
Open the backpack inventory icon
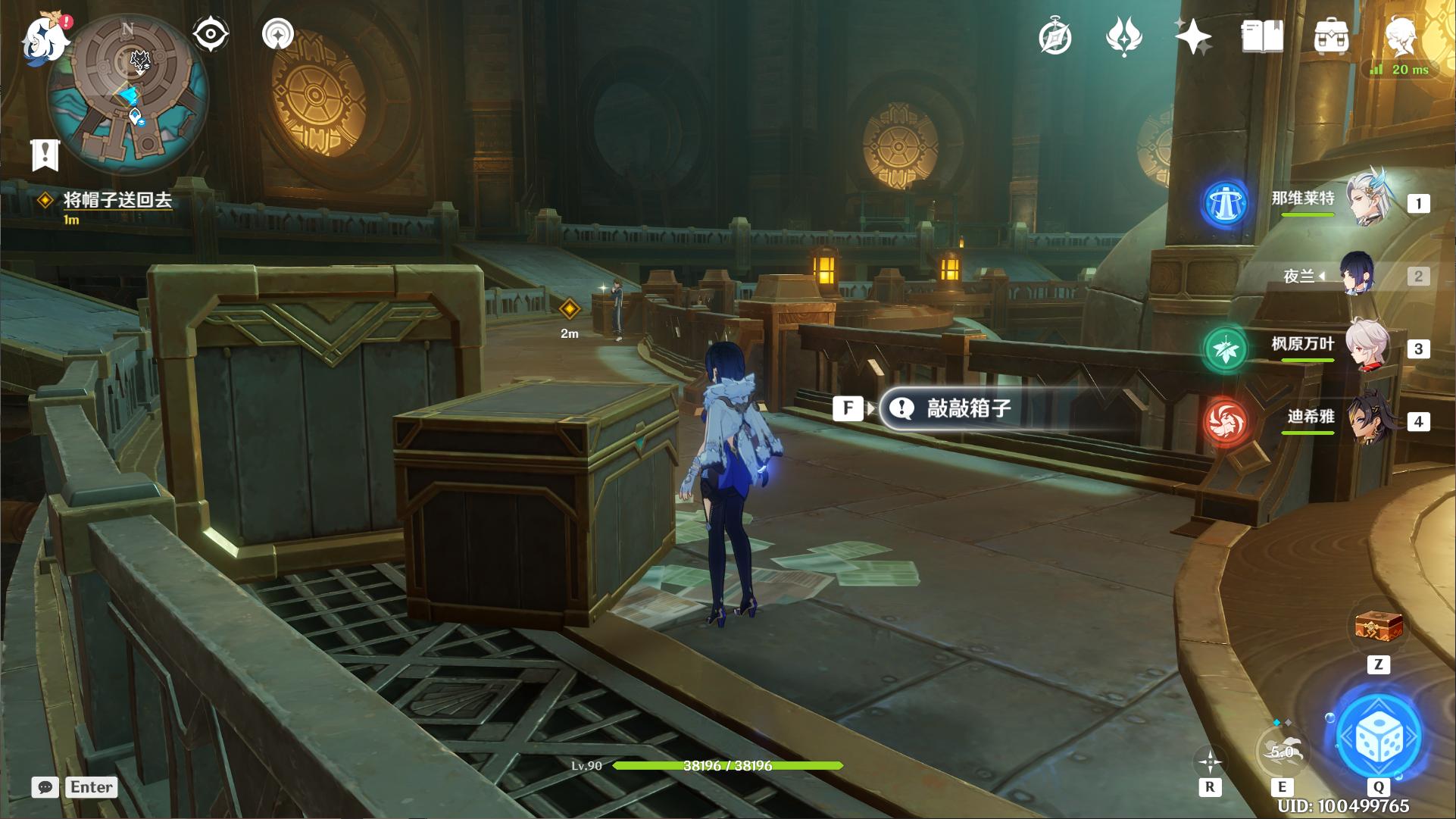[x=1331, y=36]
